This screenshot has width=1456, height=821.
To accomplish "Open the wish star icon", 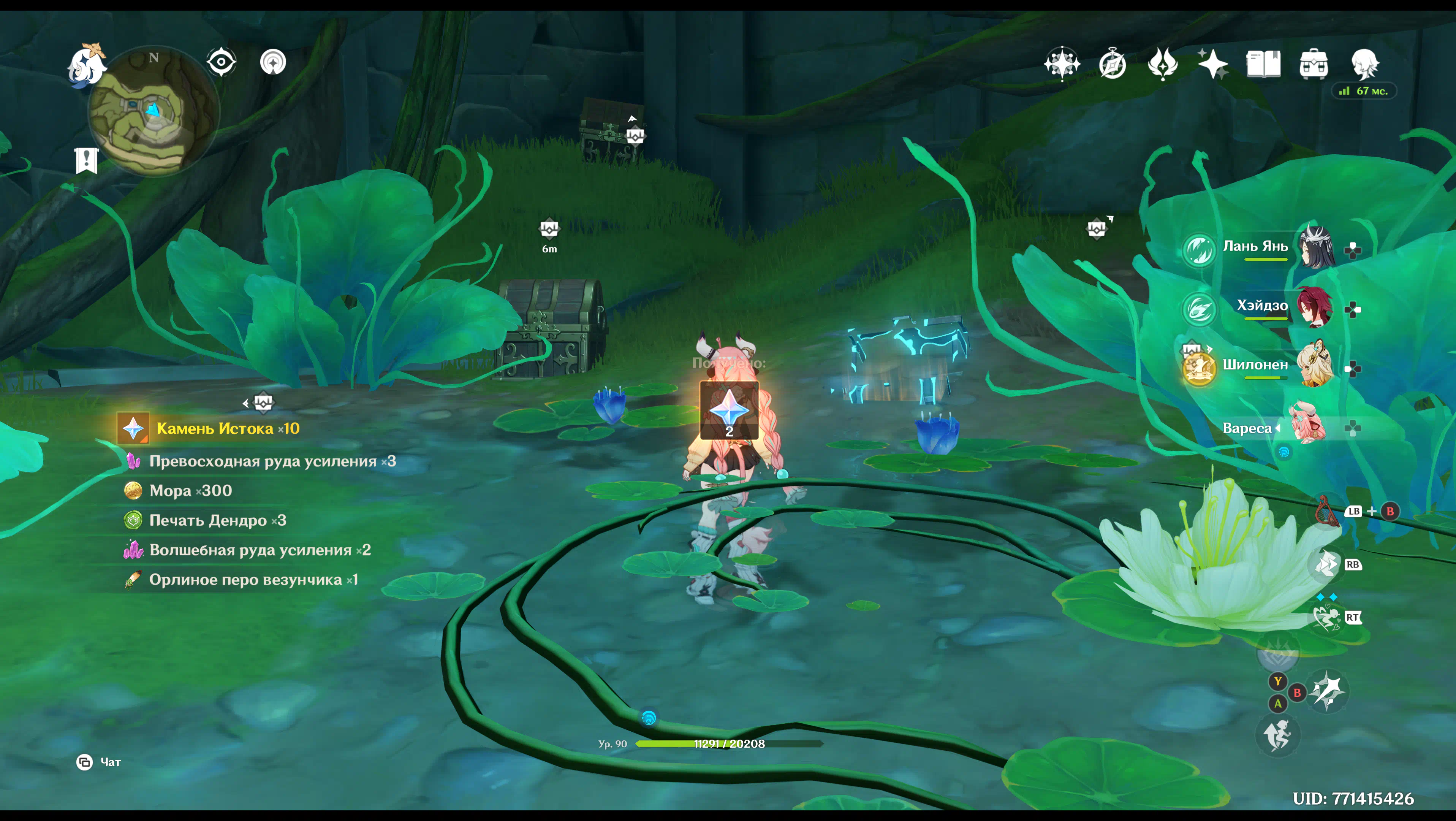I will (1212, 64).
